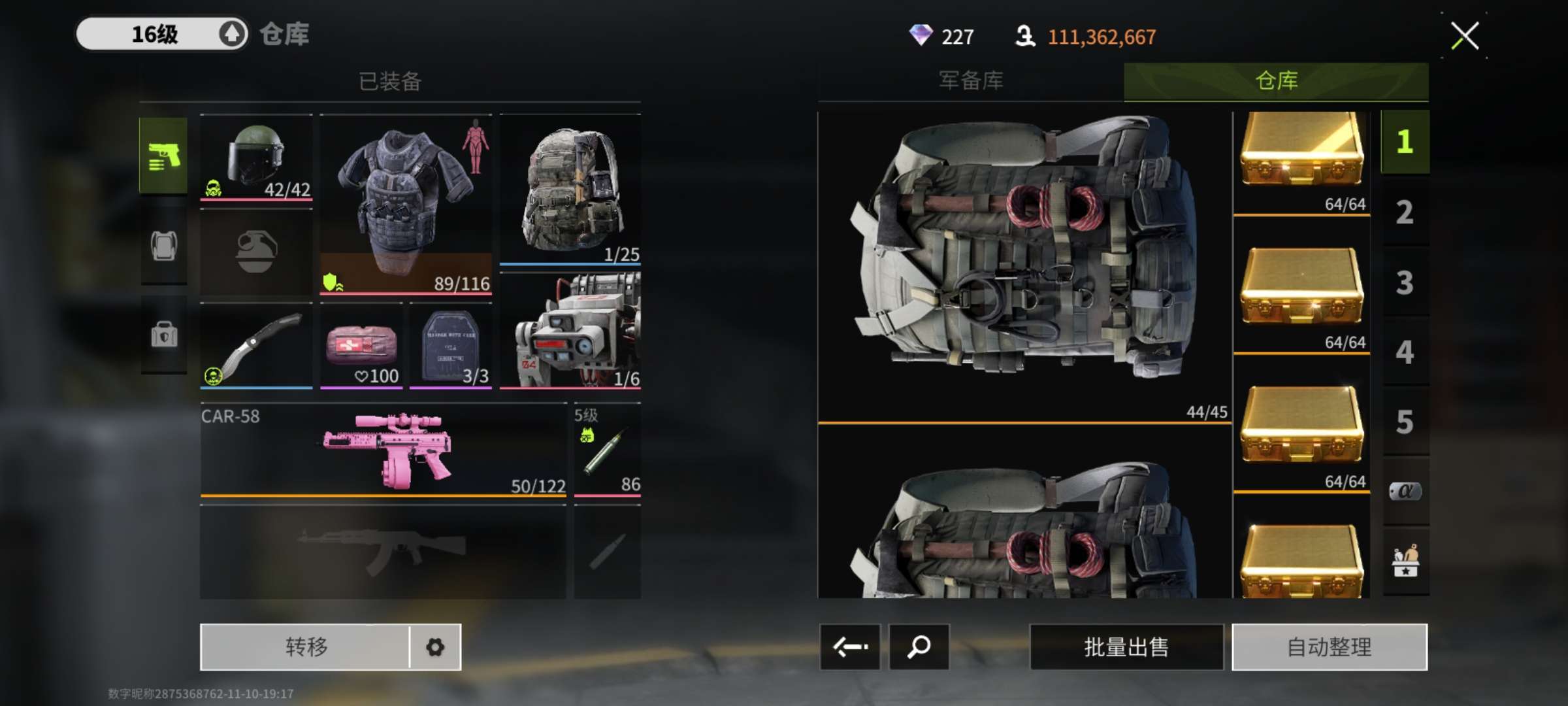Screen dimensions: 1568x706
Task: Open the warehouse search magnifier
Action: [x=919, y=647]
